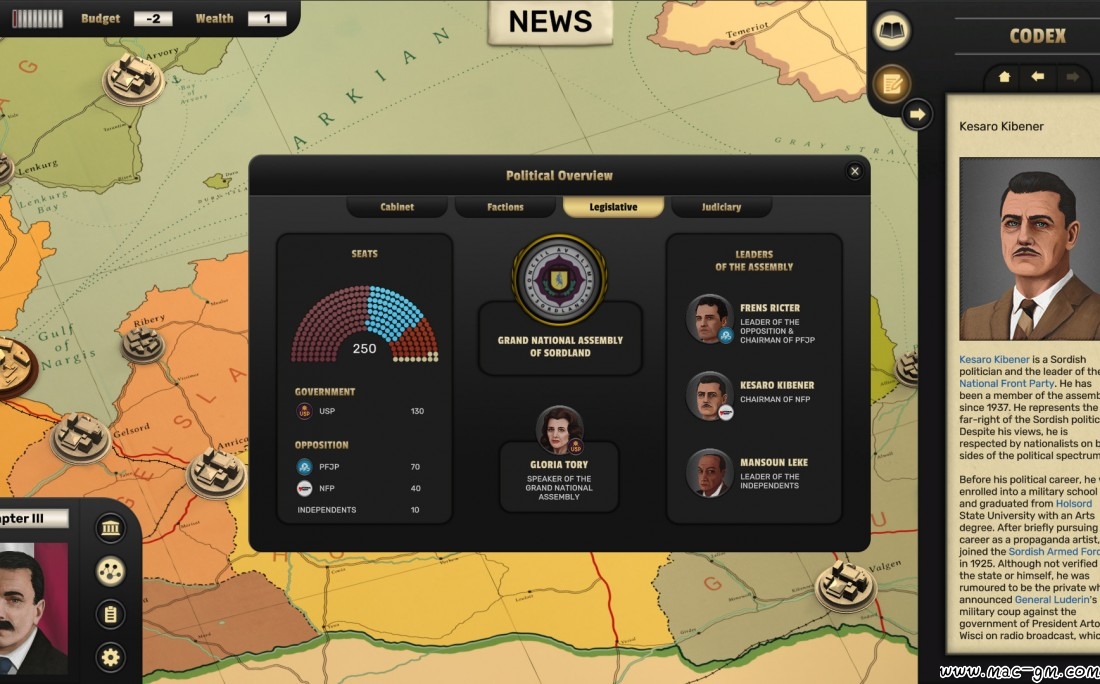The height and width of the screenshot is (684, 1100).
Task: Go back in the Codex
Action: pyautogui.click(x=1038, y=77)
